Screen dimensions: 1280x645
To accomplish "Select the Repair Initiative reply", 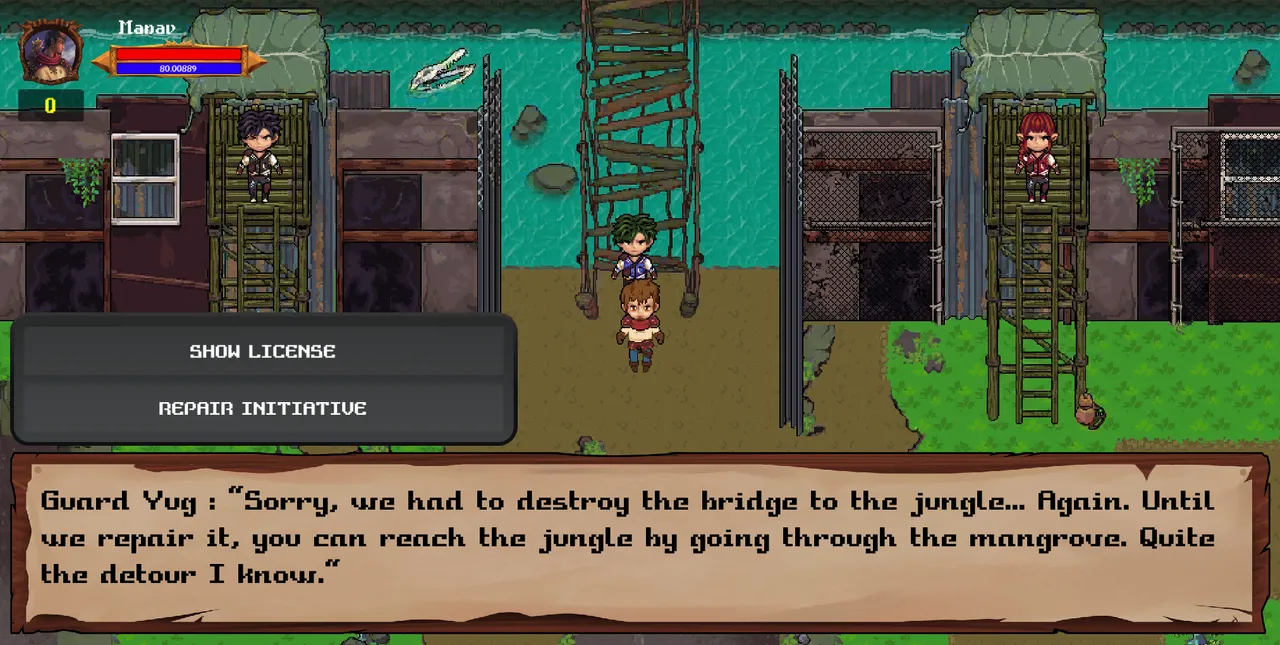I will [263, 408].
